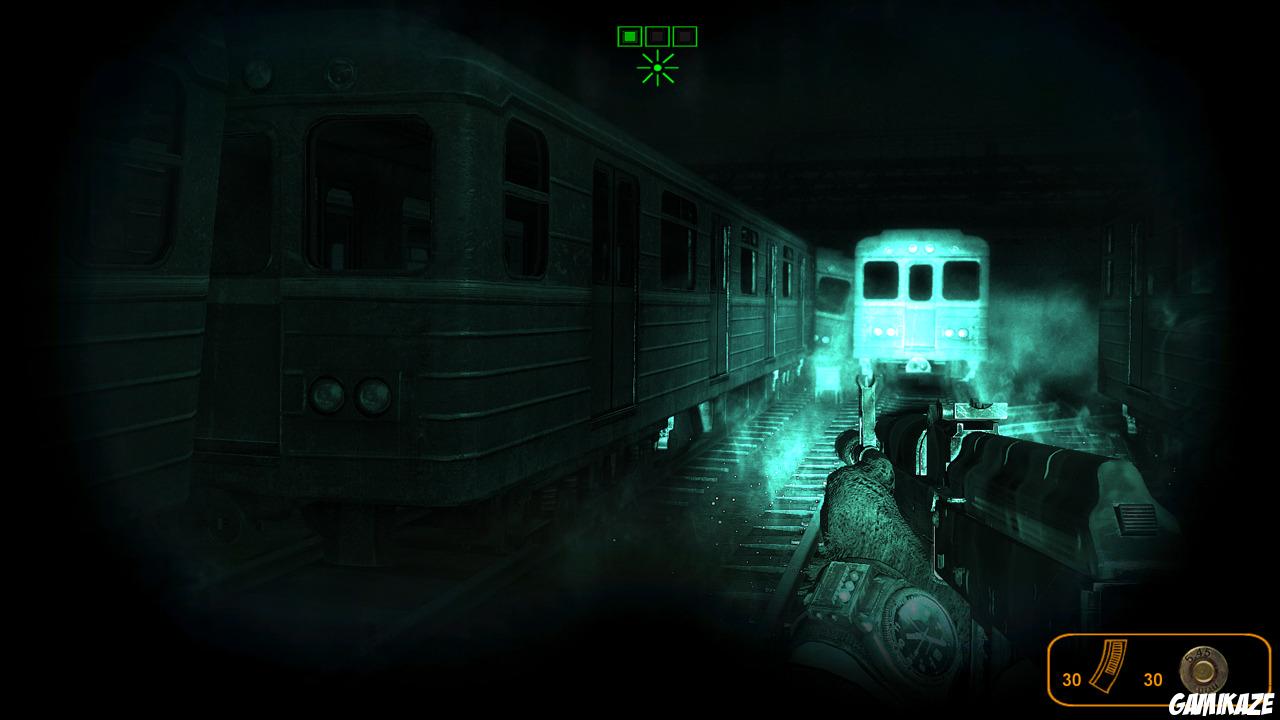Click the first filled night-vision charge square

[630, 36]
